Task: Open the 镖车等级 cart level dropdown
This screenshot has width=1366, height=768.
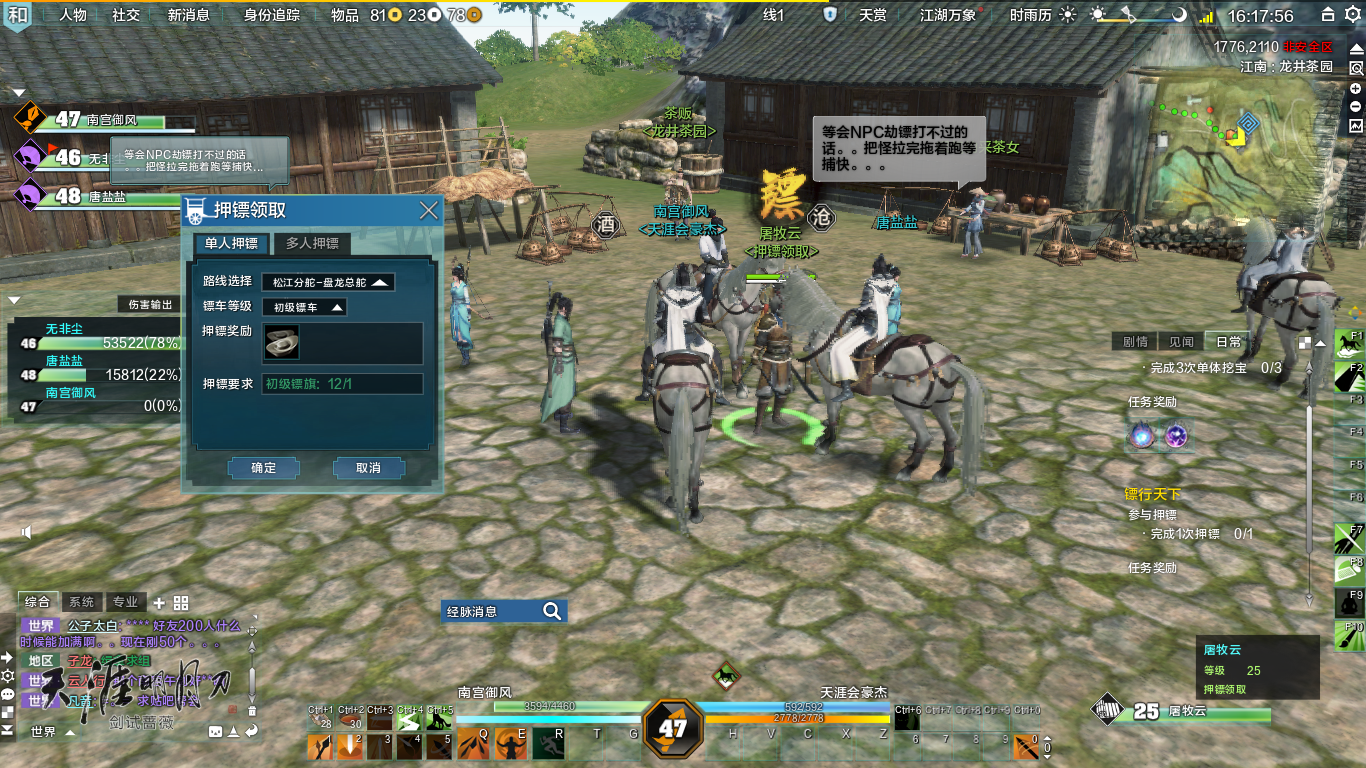Action: (304, 307)
